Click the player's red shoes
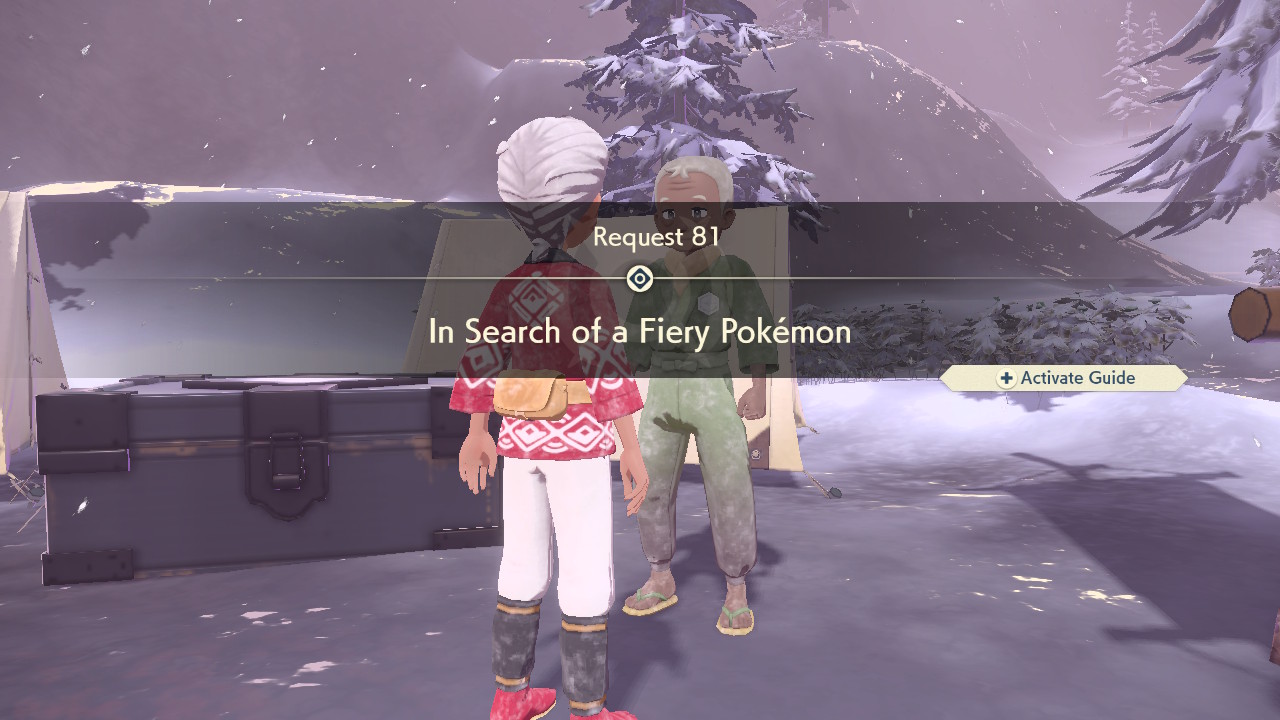This screenshot has height=720, width=1280. 520,705
